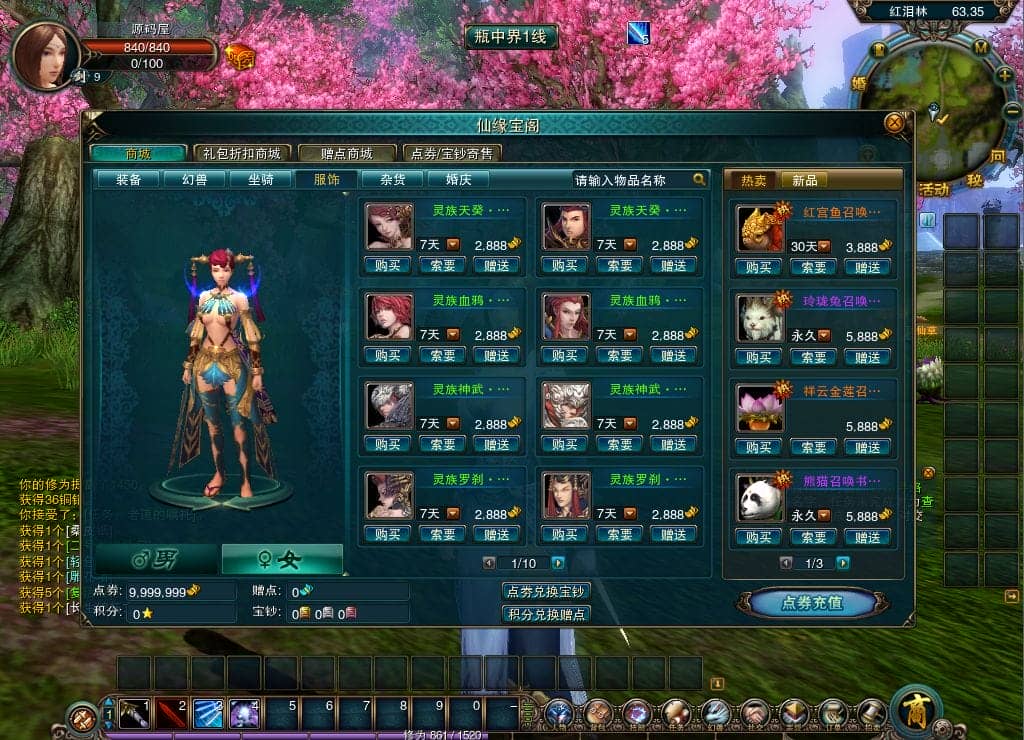
Task: Select the 婚庆 category
Action: point(458,180)
